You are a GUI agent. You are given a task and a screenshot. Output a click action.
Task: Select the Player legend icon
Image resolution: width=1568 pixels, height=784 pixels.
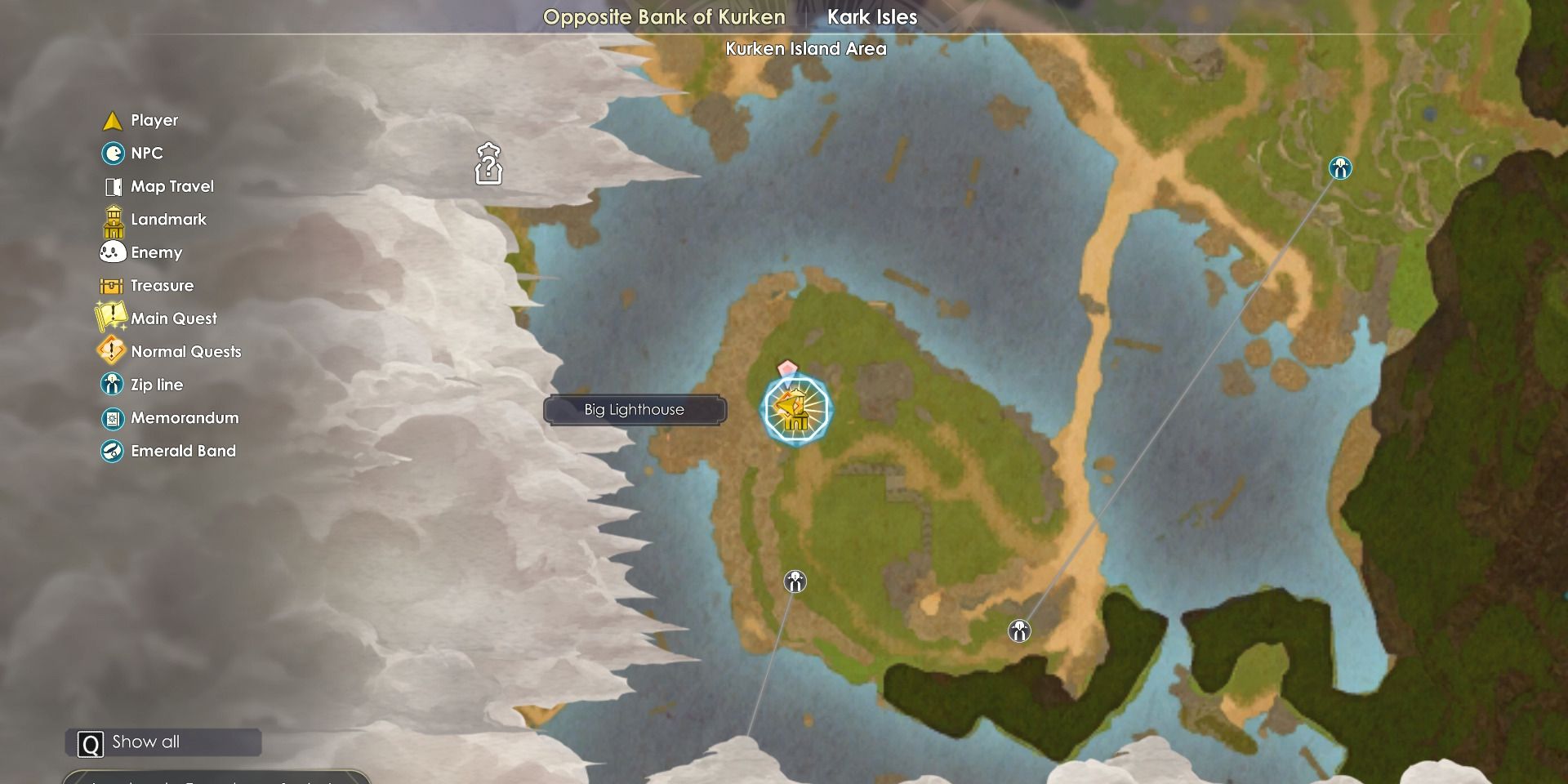point(112,120)
